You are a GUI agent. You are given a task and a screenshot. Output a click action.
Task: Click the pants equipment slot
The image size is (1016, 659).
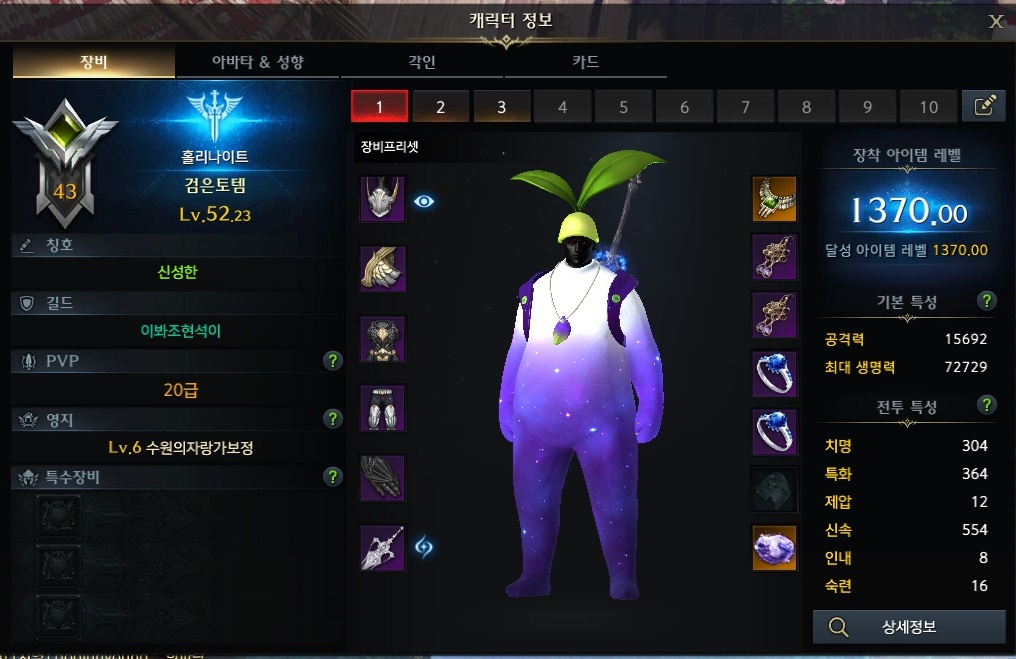383,408
